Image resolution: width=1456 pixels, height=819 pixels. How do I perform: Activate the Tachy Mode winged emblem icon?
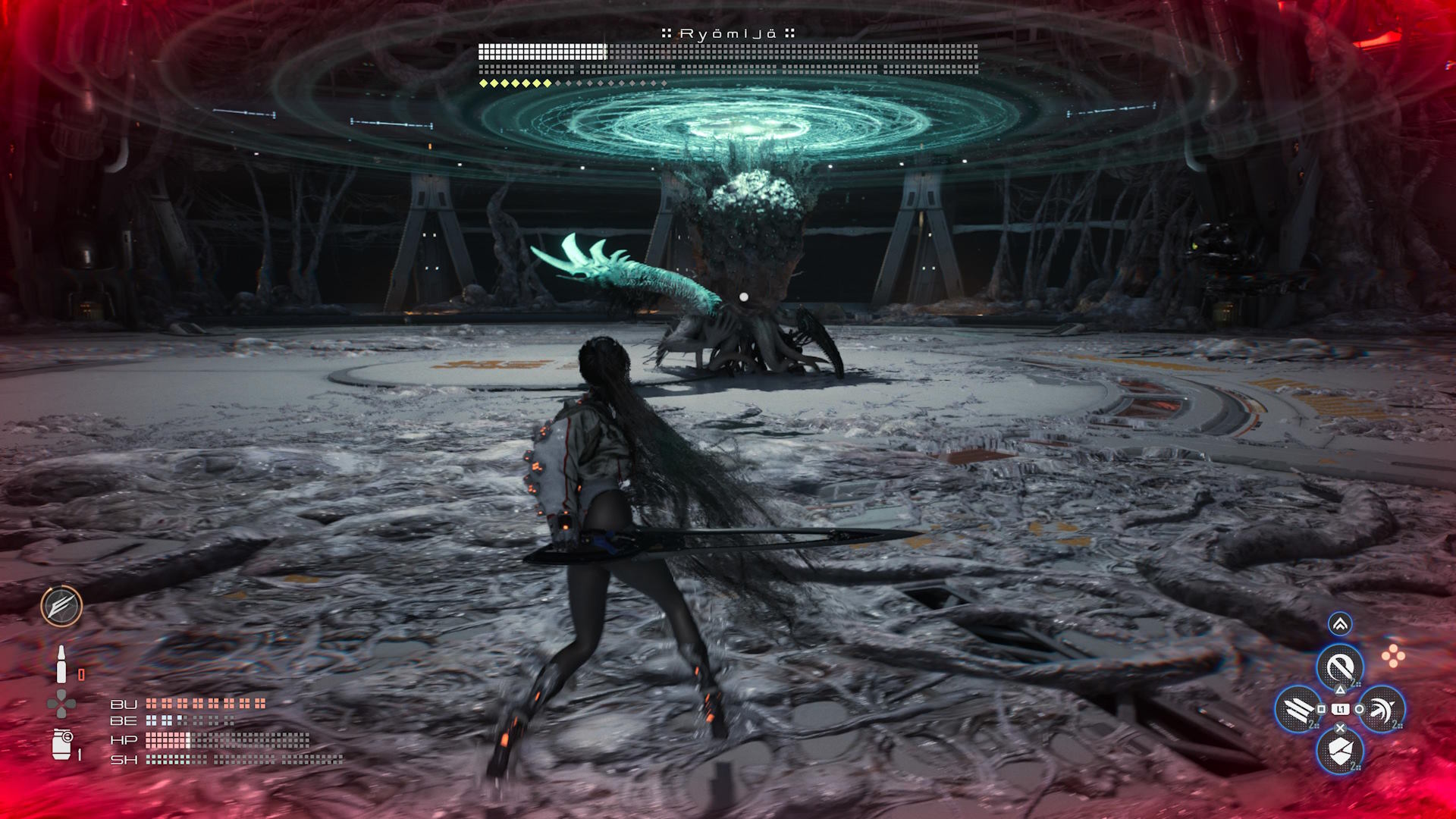pyautogui.click(x=61, y=606)
